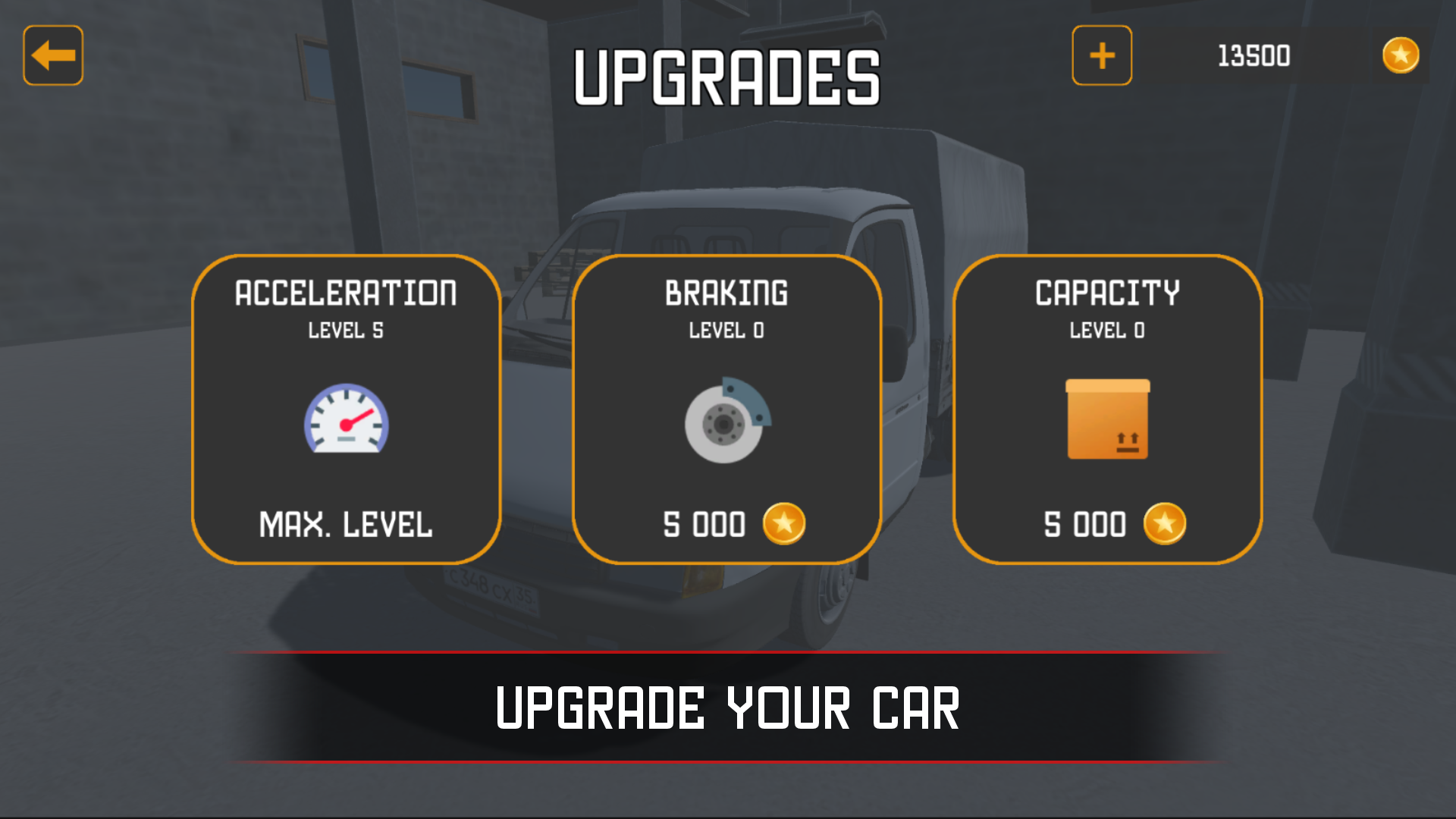Viewport: 1456px width, 819px height.
Task: Click the speedometer icon on Acceleration card
Action: coord(347,419)
